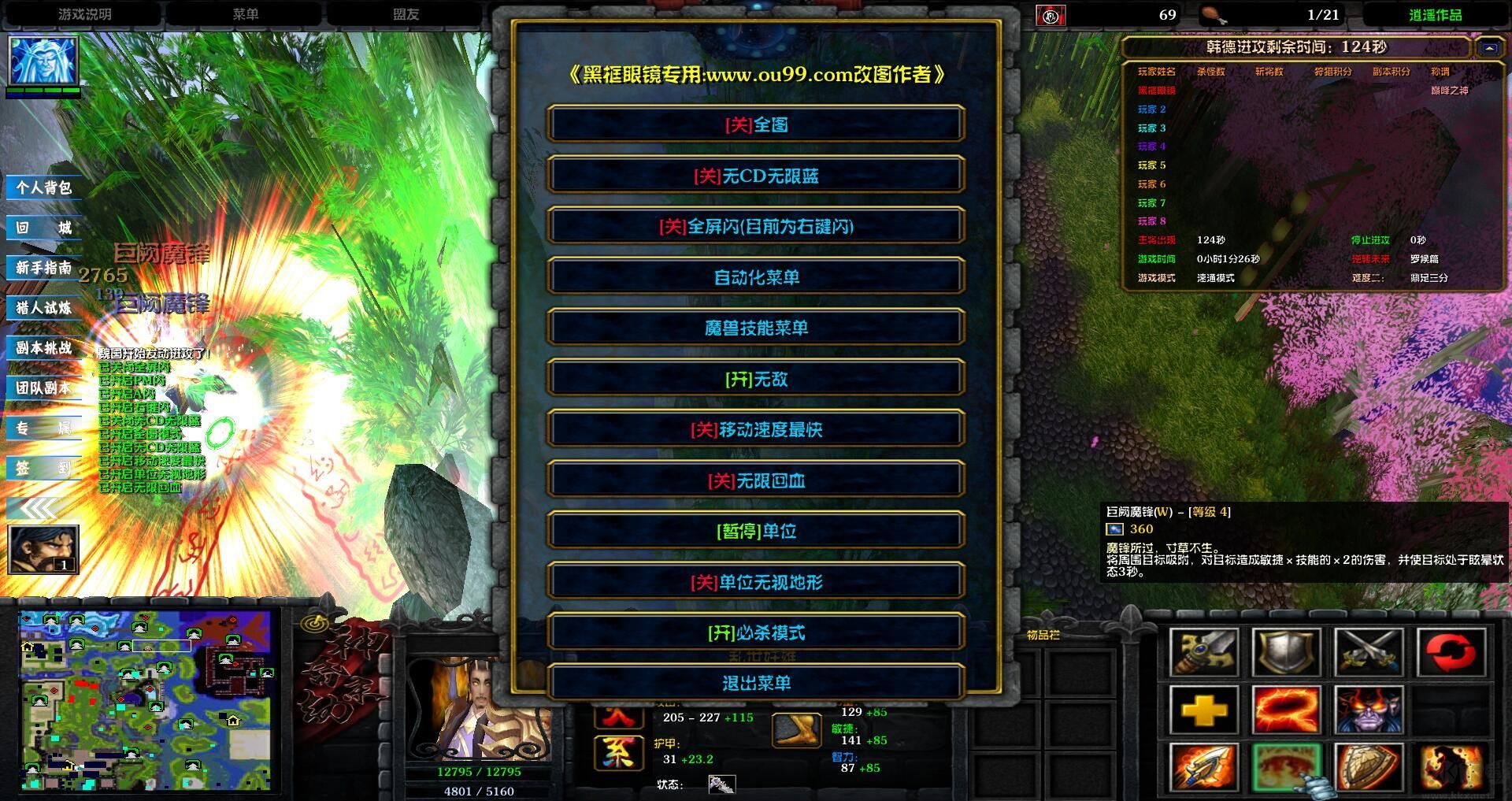Activate the red circular arrows command icon

pyautogui.click(x=1451, y=653)
